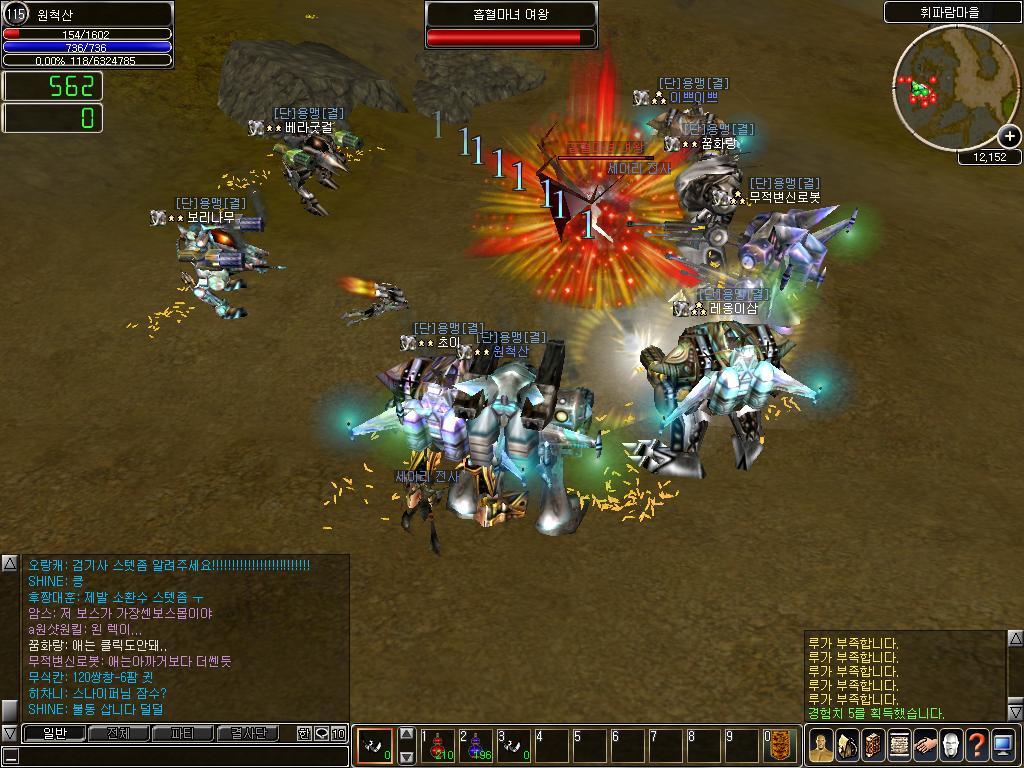Open the 결사단 chat tab

tap(248, 734)
